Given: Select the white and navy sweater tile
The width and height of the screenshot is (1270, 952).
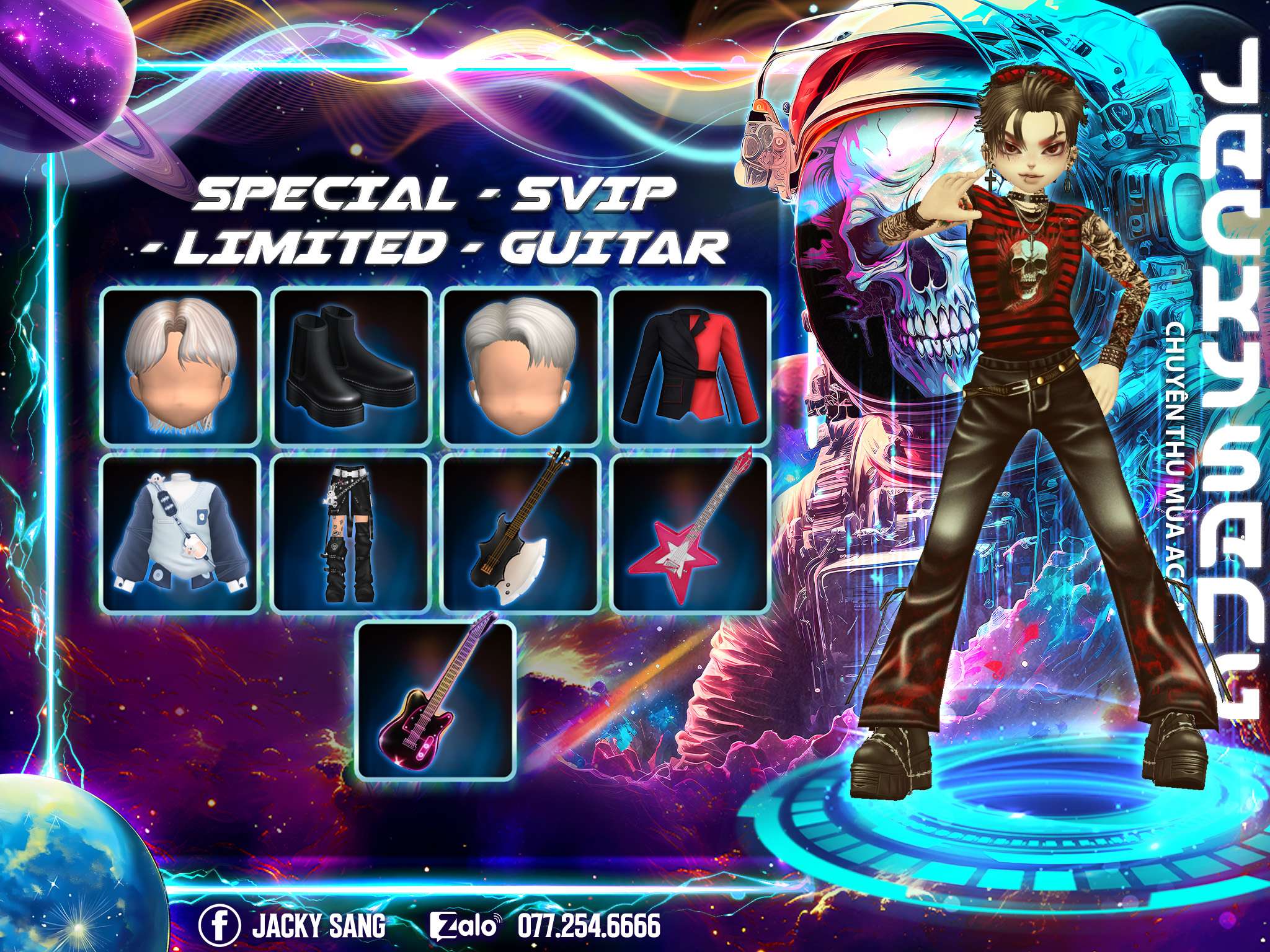Looking at the screenshot, I should (x=180, y=534).
